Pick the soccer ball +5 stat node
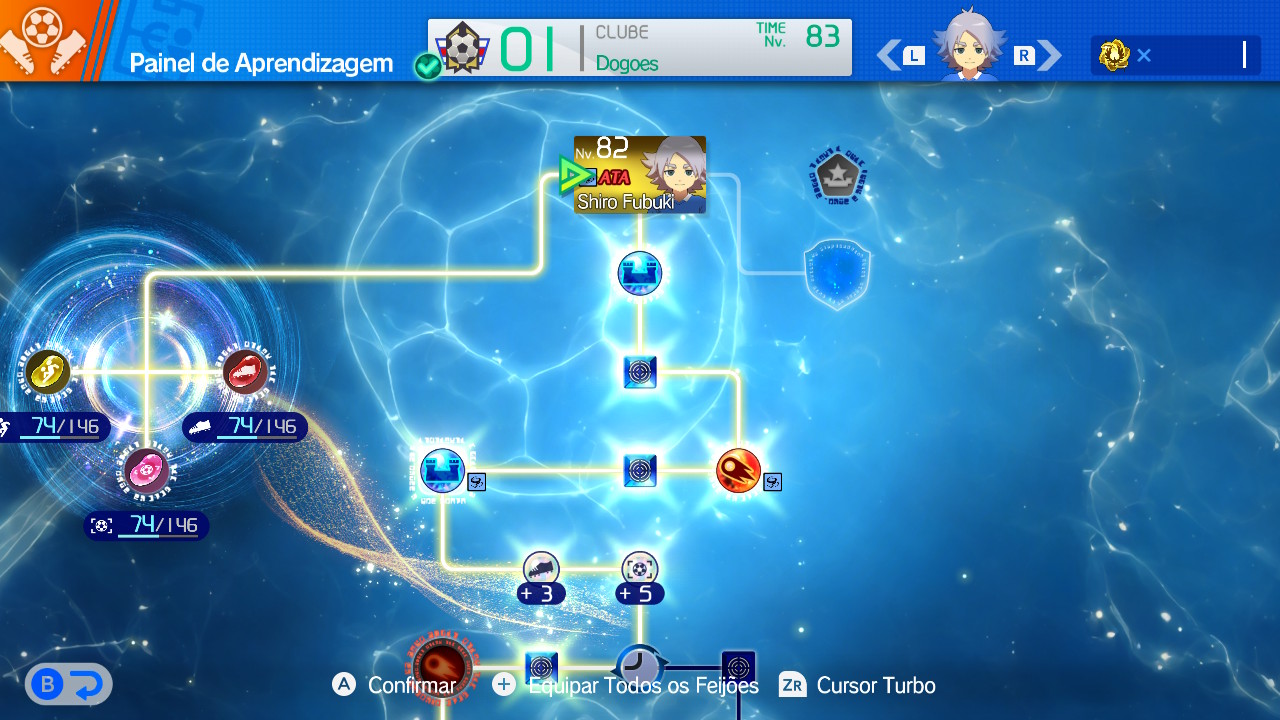 [x=640, y=570]
